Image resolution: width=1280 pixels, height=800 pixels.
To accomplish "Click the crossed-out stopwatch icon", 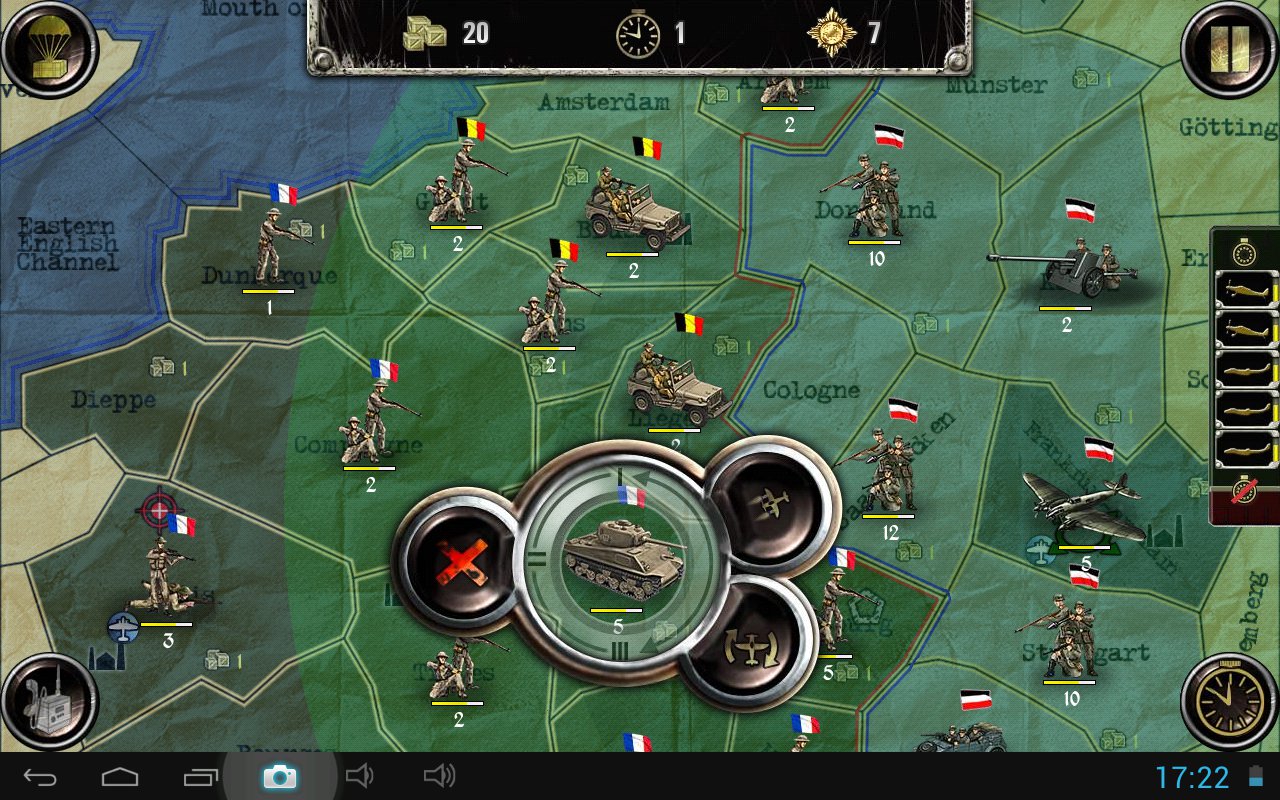I will tap(1245, 492).
